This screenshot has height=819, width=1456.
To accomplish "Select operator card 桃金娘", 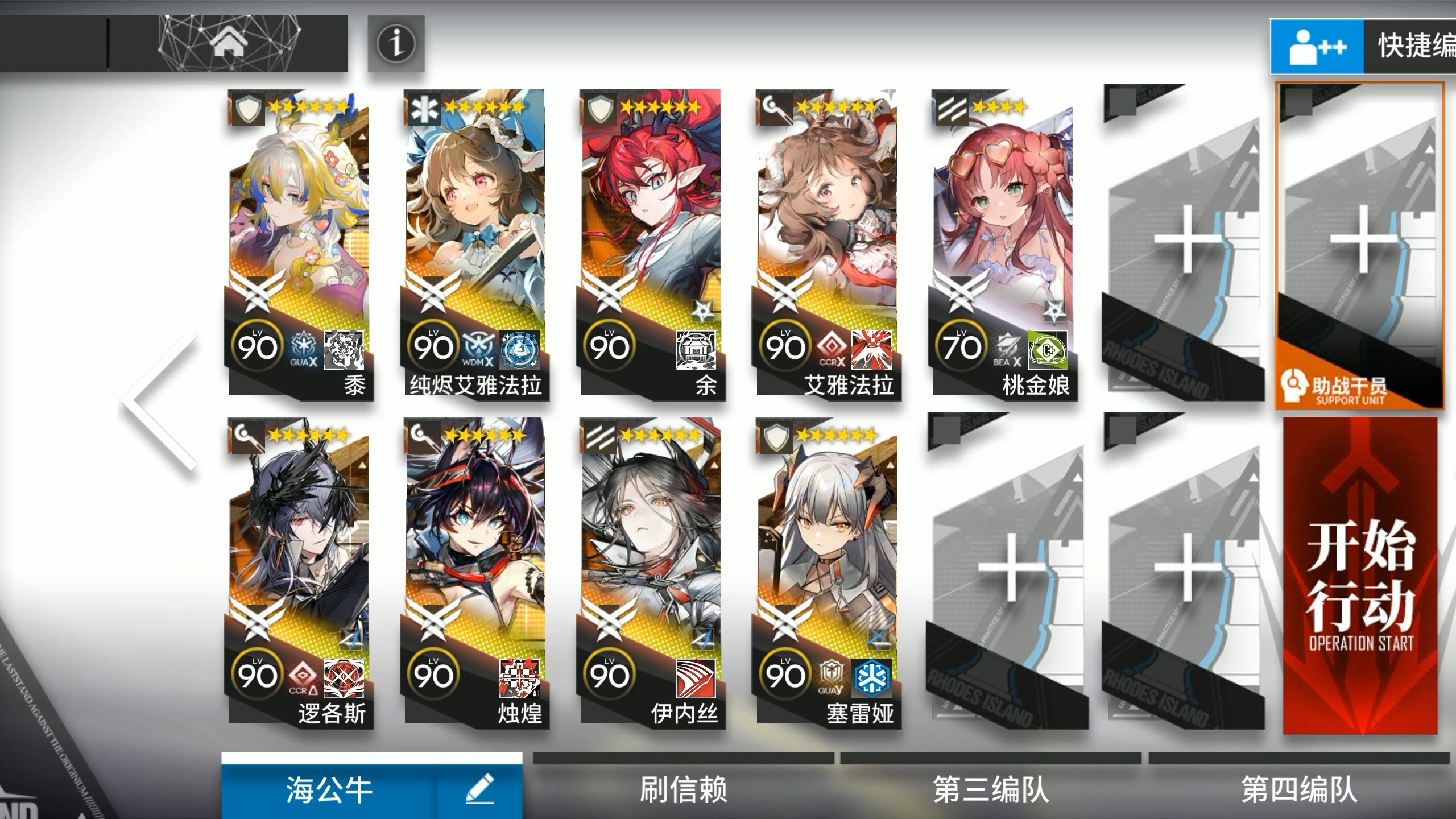I will point(1003,245).
